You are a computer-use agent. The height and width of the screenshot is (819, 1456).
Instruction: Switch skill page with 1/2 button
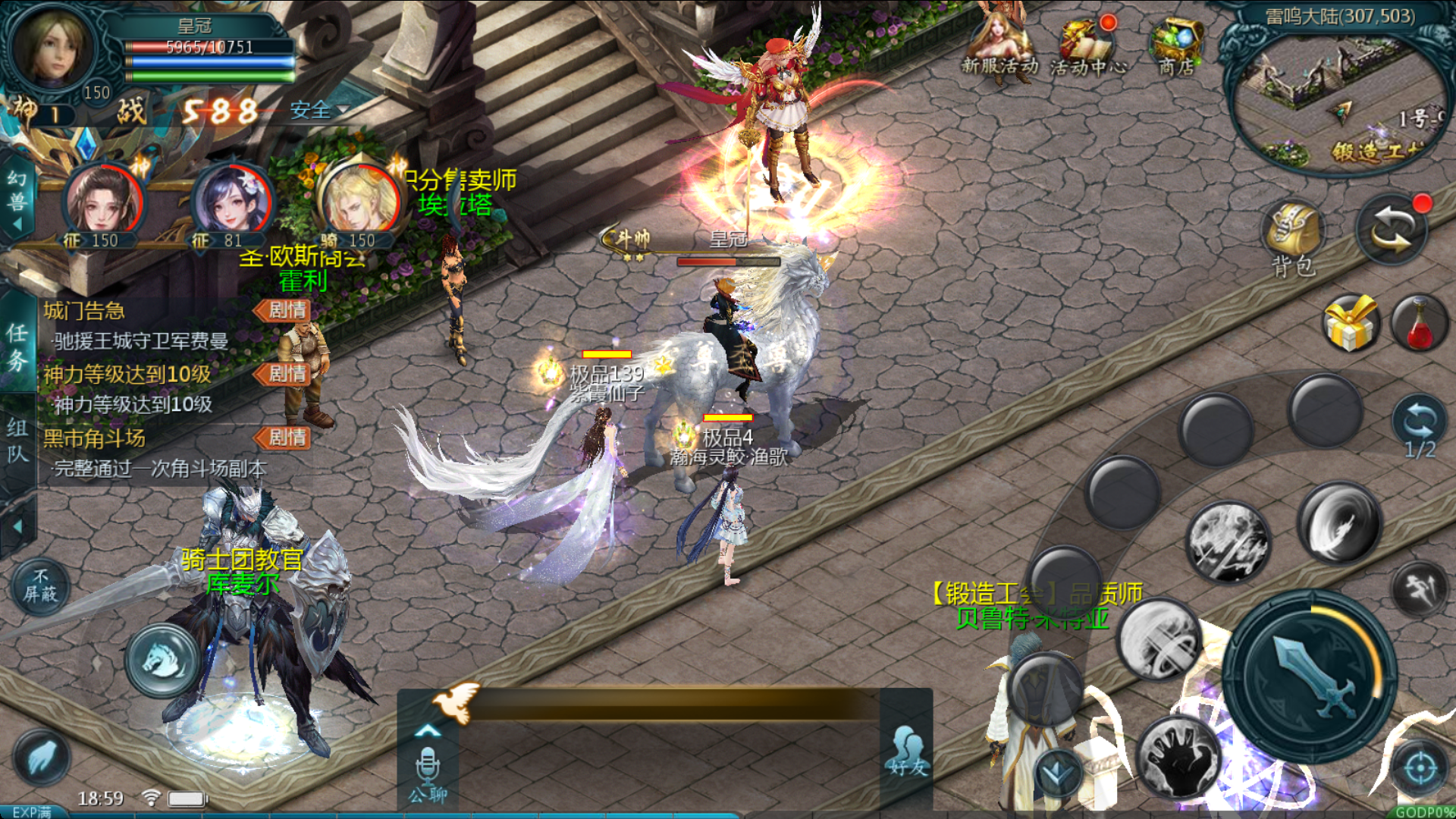(1420, 426)
